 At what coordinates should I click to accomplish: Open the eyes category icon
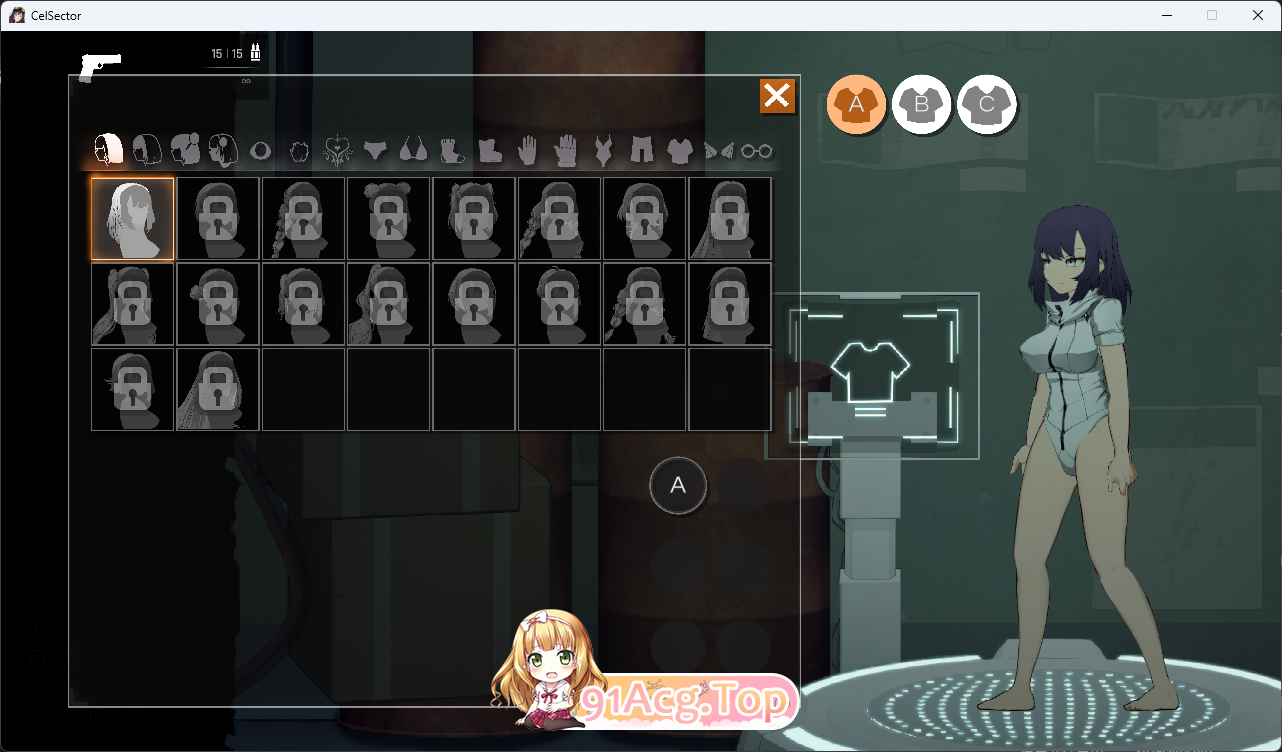click(x=261, y=150)
